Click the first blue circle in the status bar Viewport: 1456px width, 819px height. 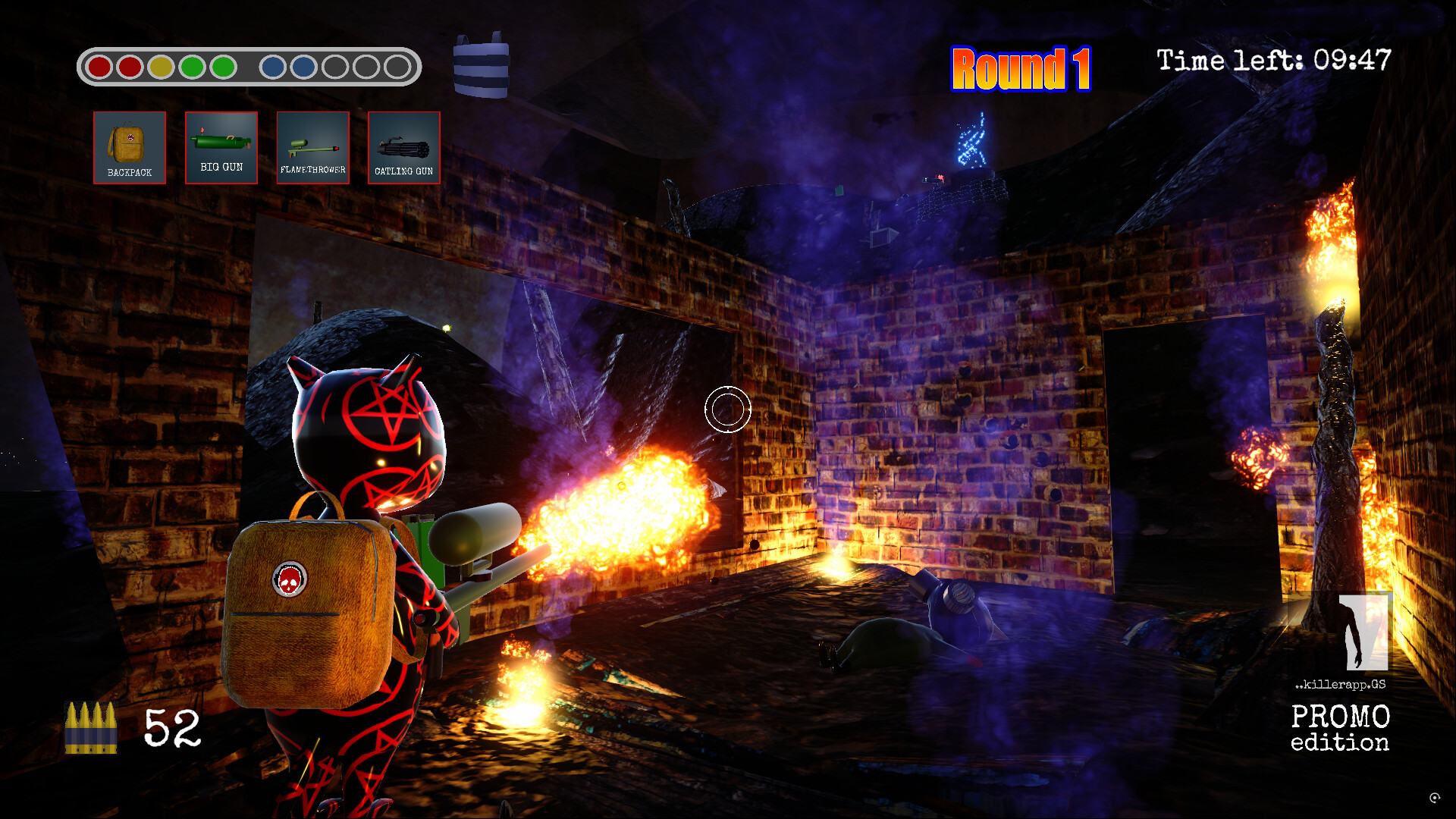(273, 67)
